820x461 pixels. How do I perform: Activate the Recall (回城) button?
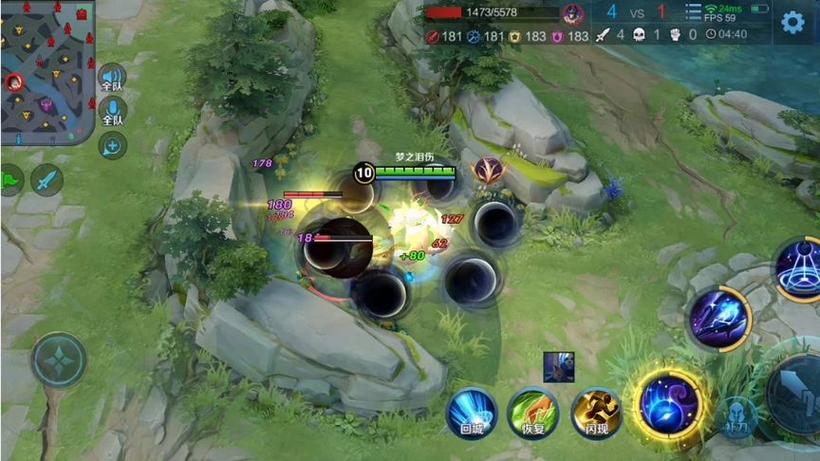(471, 413)
